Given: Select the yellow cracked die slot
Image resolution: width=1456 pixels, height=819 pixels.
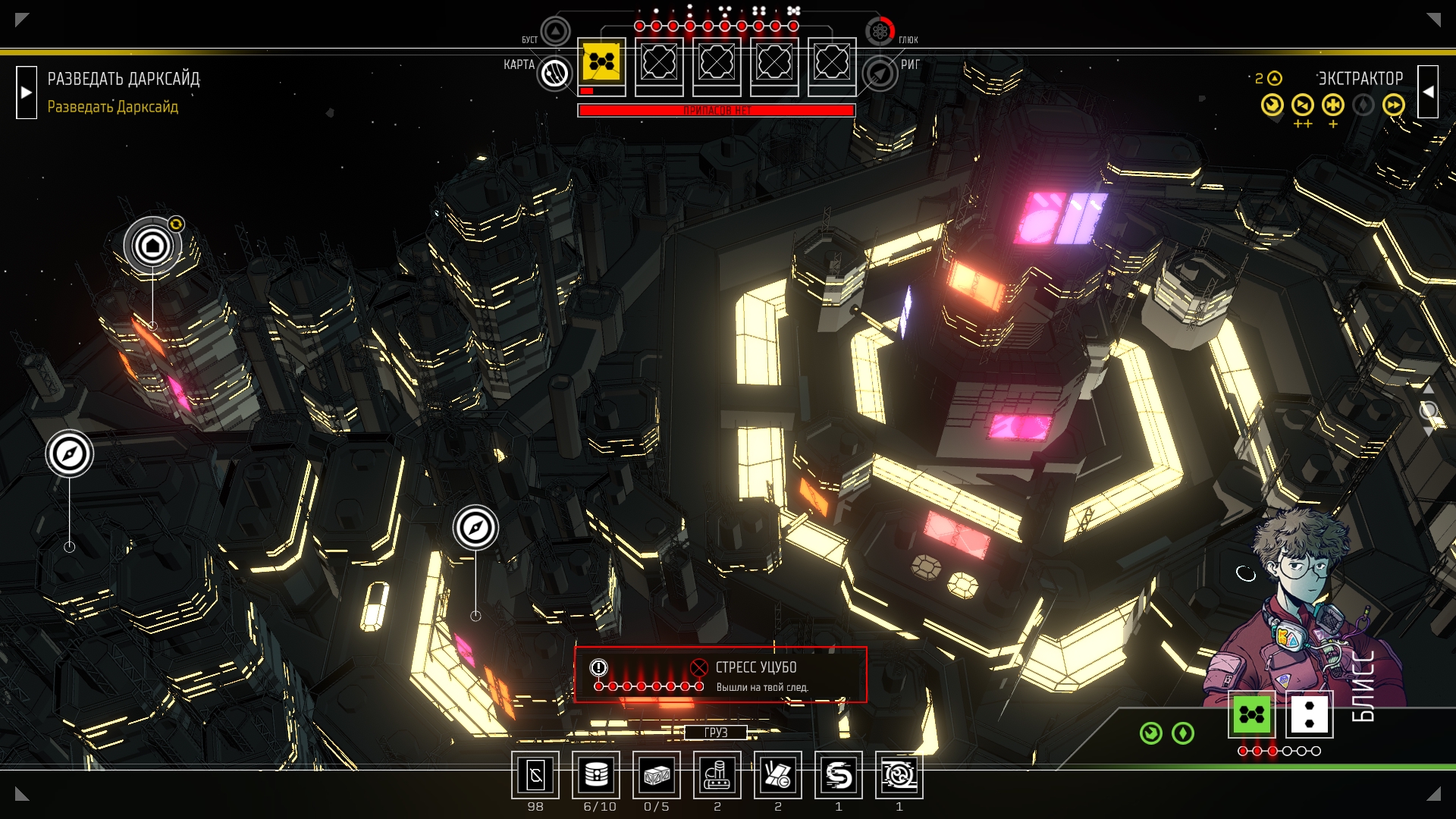Looking at the screenshot, I should coord(602,62).
